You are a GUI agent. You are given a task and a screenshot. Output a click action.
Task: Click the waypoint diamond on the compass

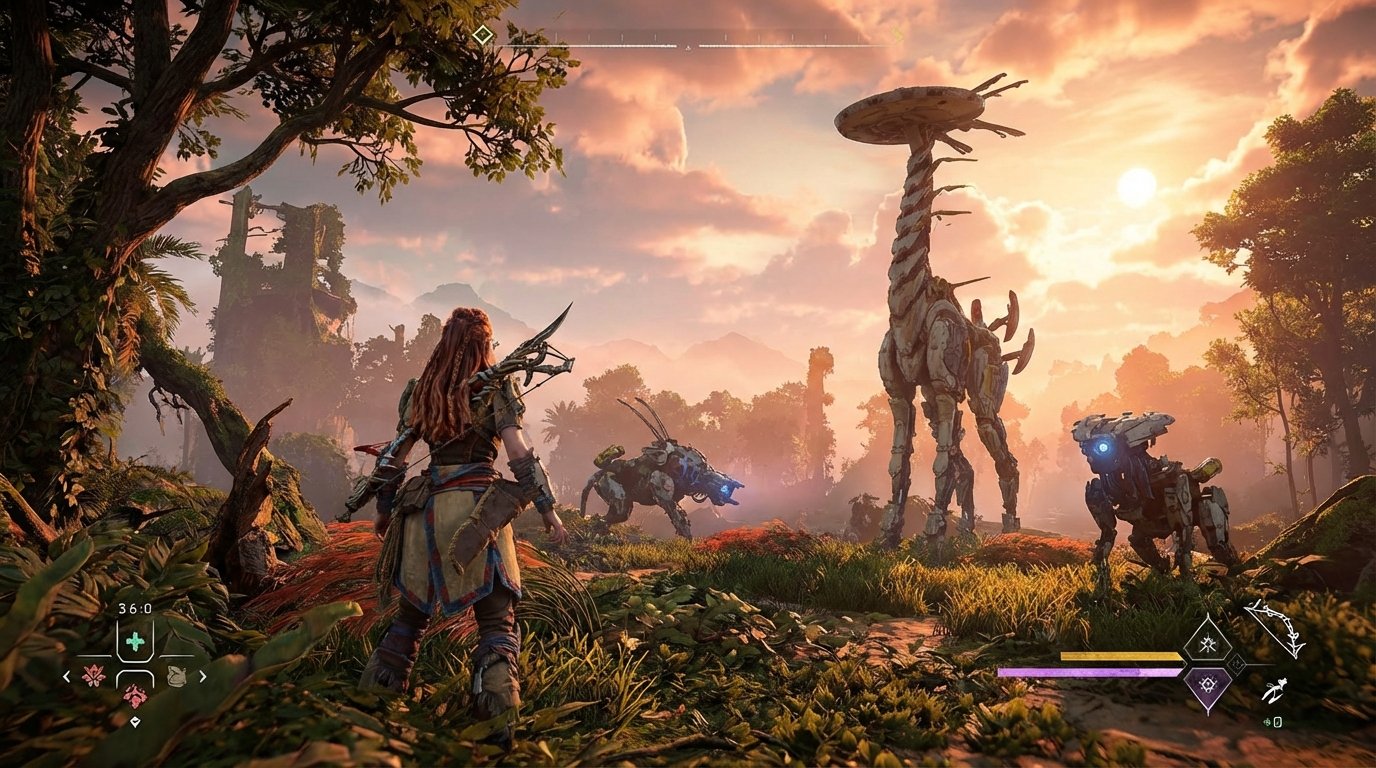[x=484, y=33]
